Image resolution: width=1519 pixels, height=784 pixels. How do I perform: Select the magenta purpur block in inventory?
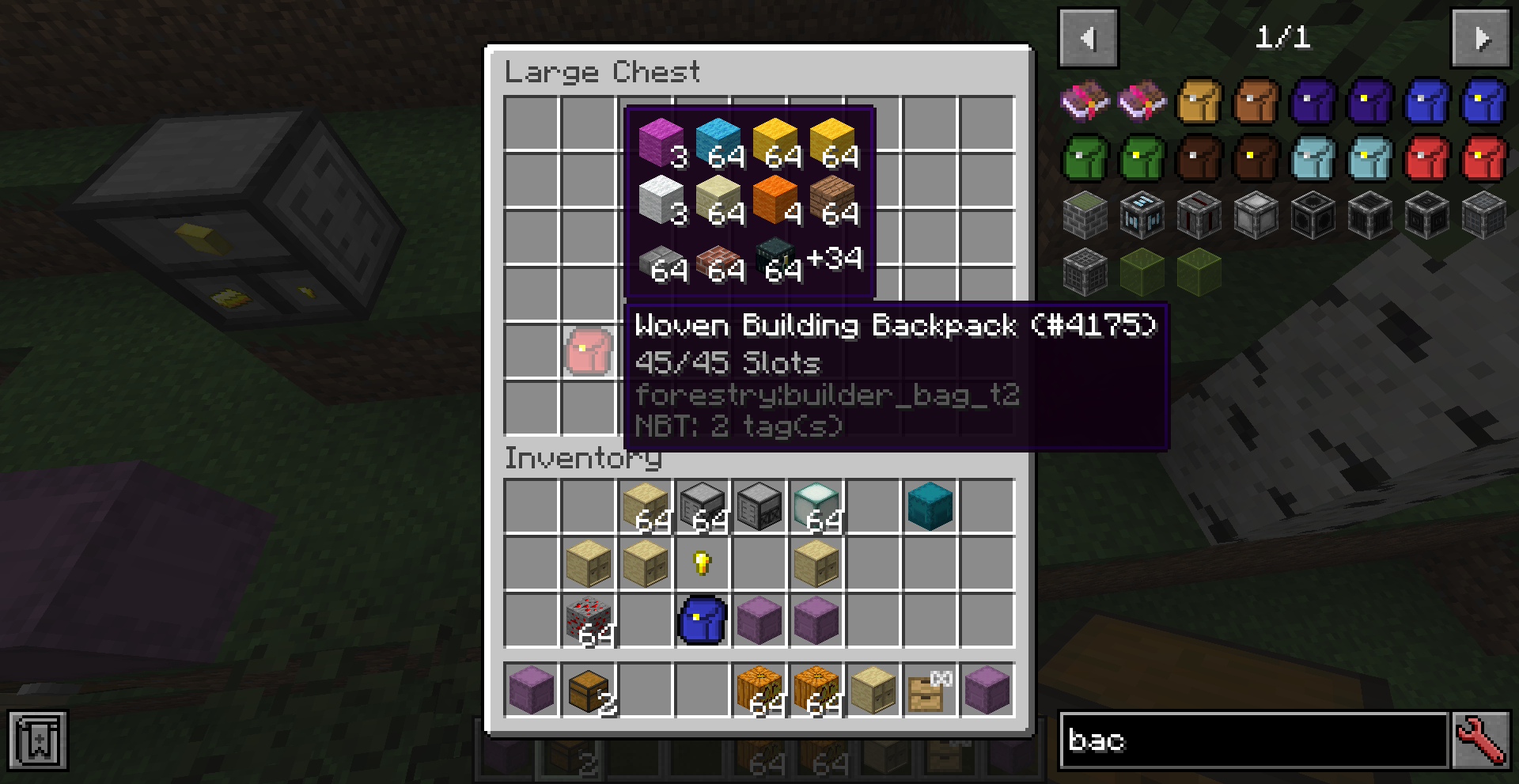[x=759, y=619]
